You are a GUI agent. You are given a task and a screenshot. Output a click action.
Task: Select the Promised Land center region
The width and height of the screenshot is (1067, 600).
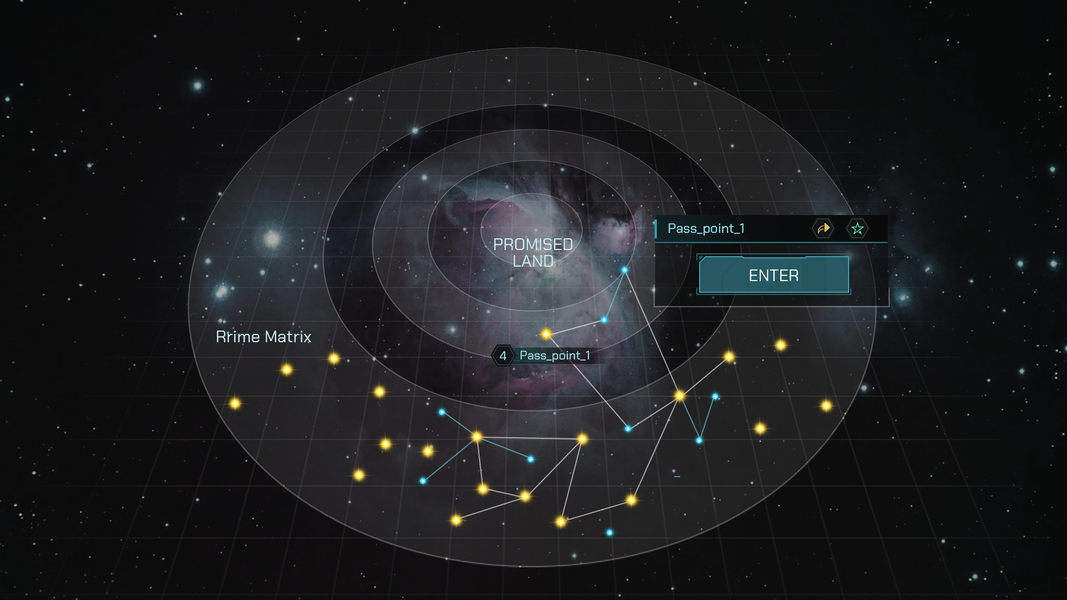click(533, 251)
